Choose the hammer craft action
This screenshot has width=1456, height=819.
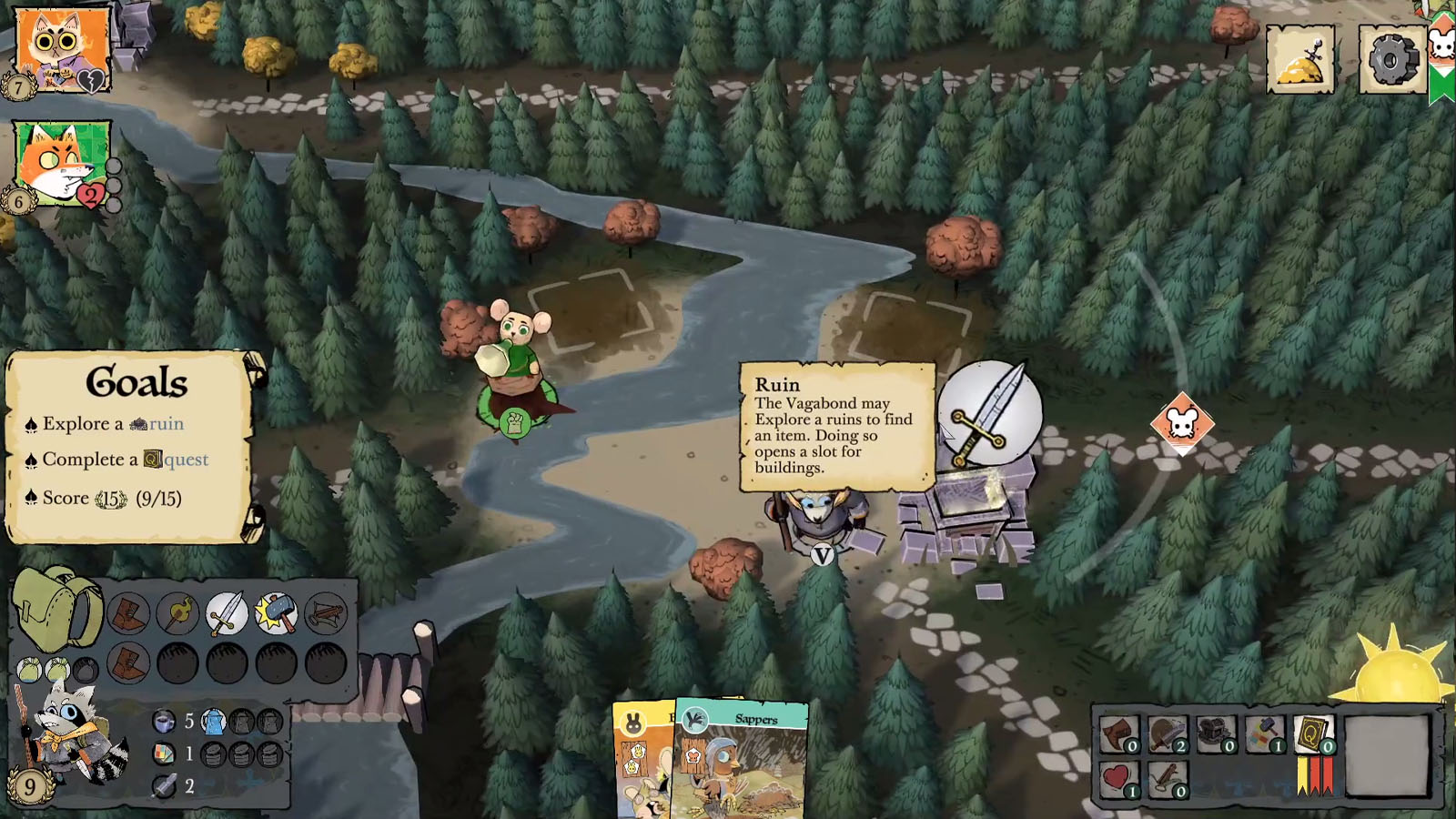[x=1264, y=733]
